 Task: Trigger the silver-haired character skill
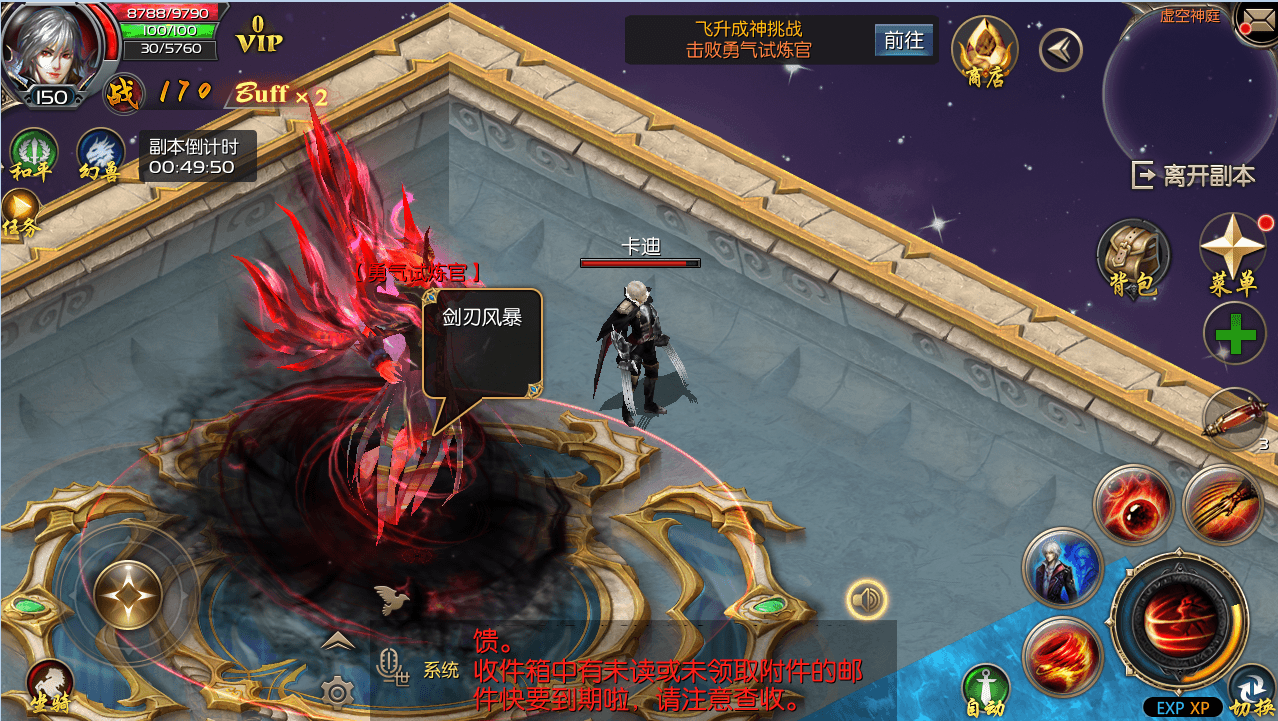point(1062,567)
